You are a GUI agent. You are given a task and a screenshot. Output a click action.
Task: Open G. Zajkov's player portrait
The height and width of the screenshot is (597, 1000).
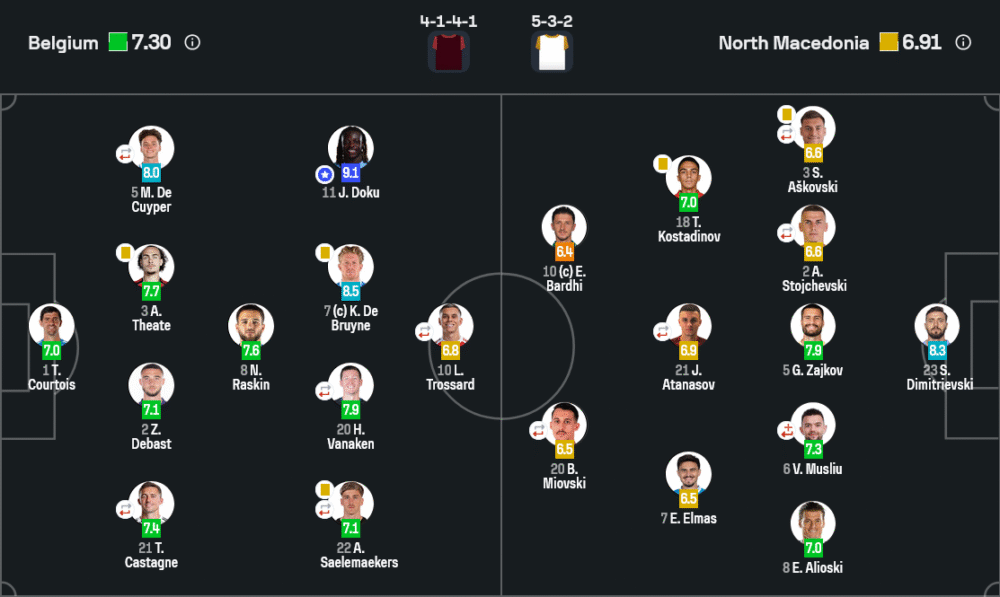coord(812,325)
